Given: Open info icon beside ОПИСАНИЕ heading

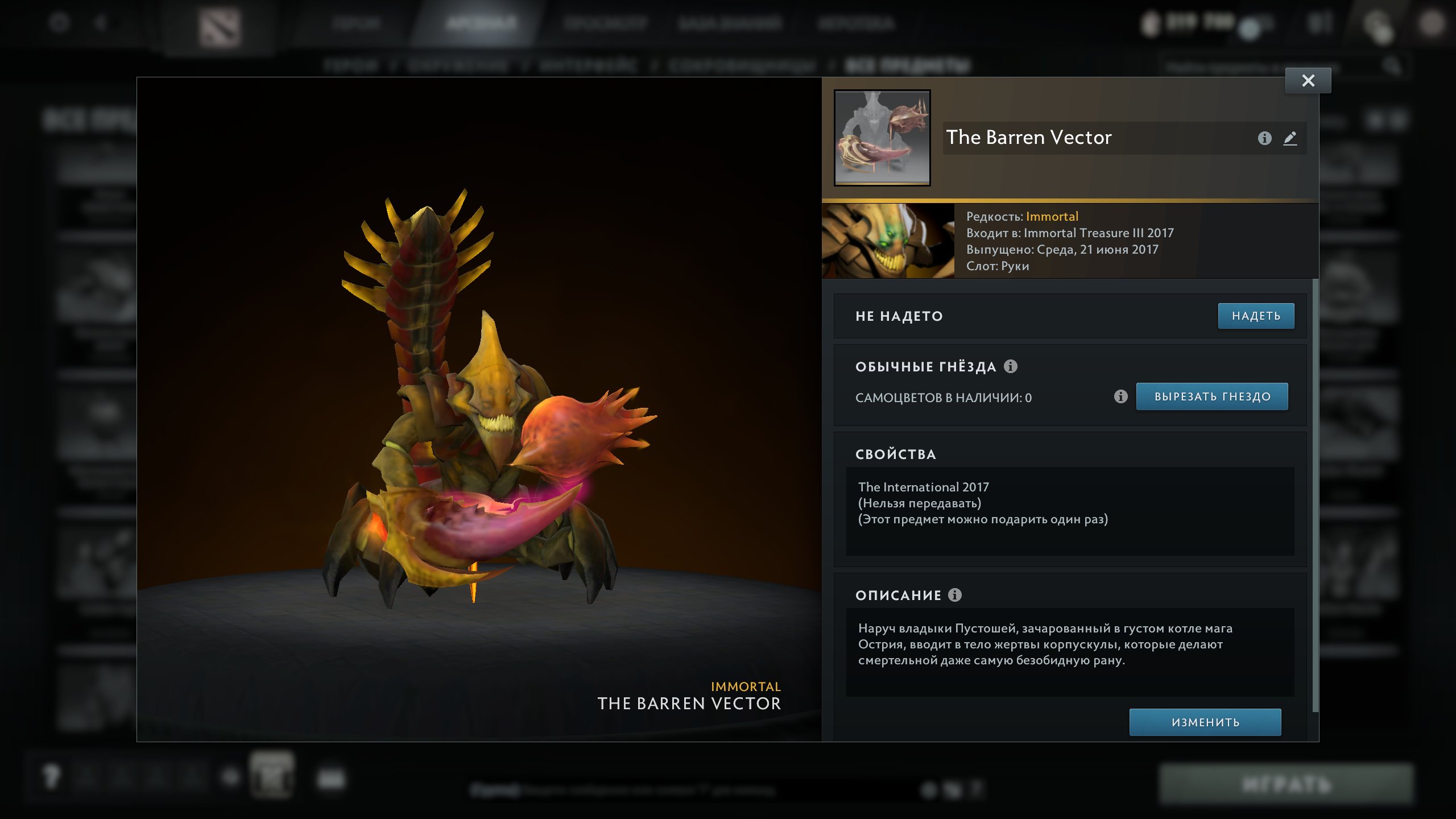Looking at the screenshot, I should pyautogui.click(x=955, y=595).
